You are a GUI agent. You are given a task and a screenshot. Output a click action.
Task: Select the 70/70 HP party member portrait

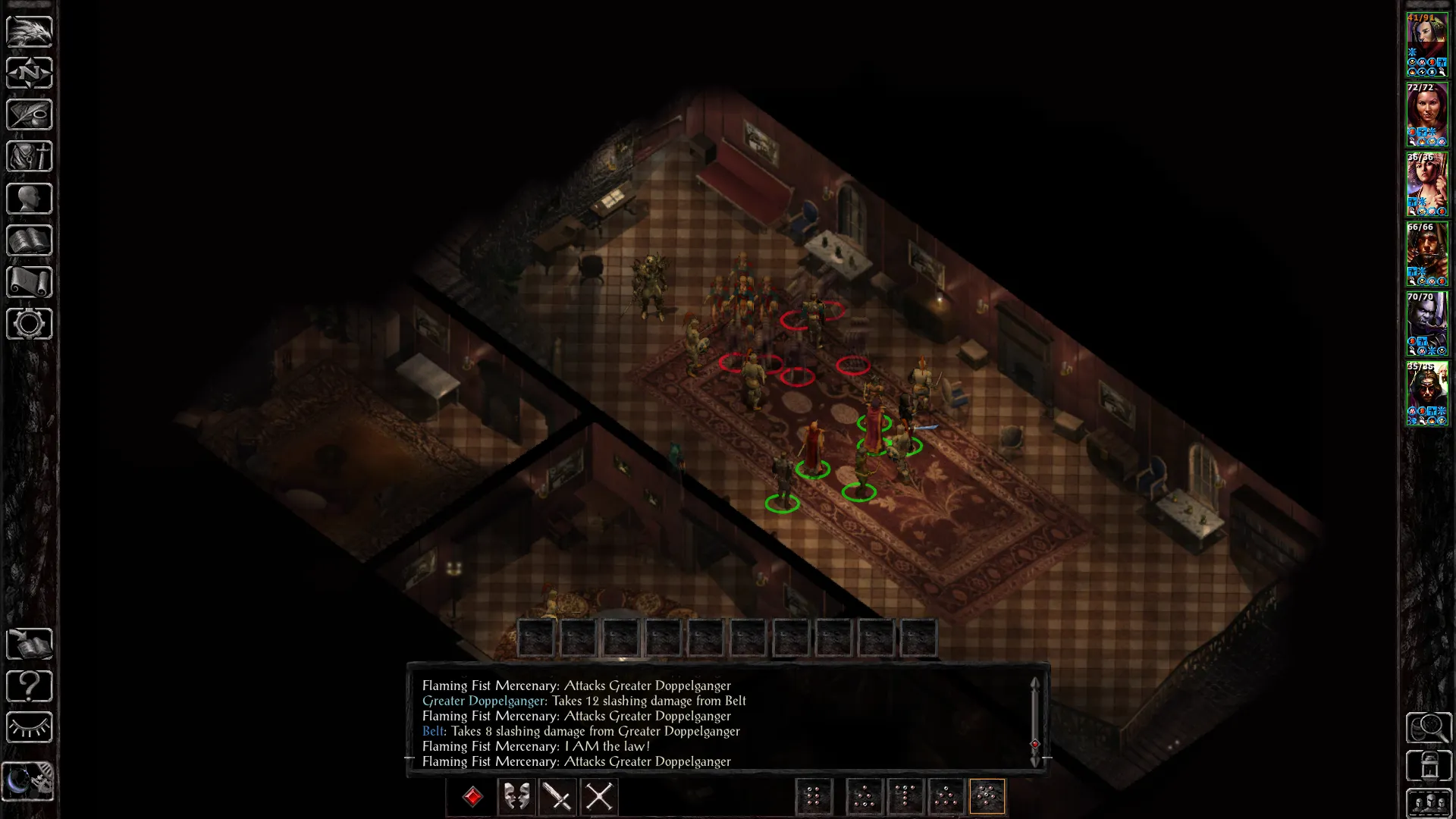(x=1426, y=324)
